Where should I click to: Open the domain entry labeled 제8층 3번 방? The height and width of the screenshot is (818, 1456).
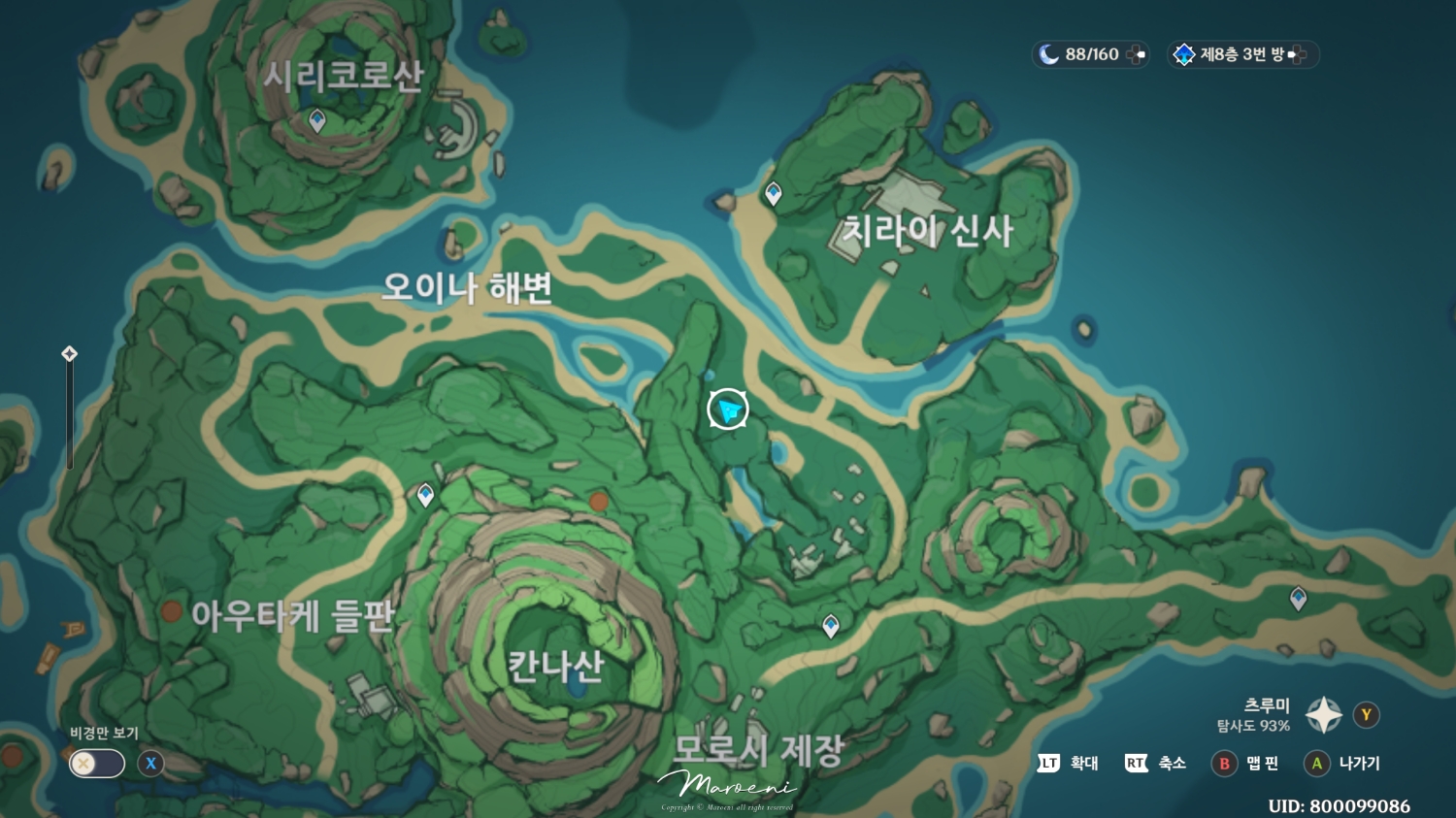(x=1242, y=54)
